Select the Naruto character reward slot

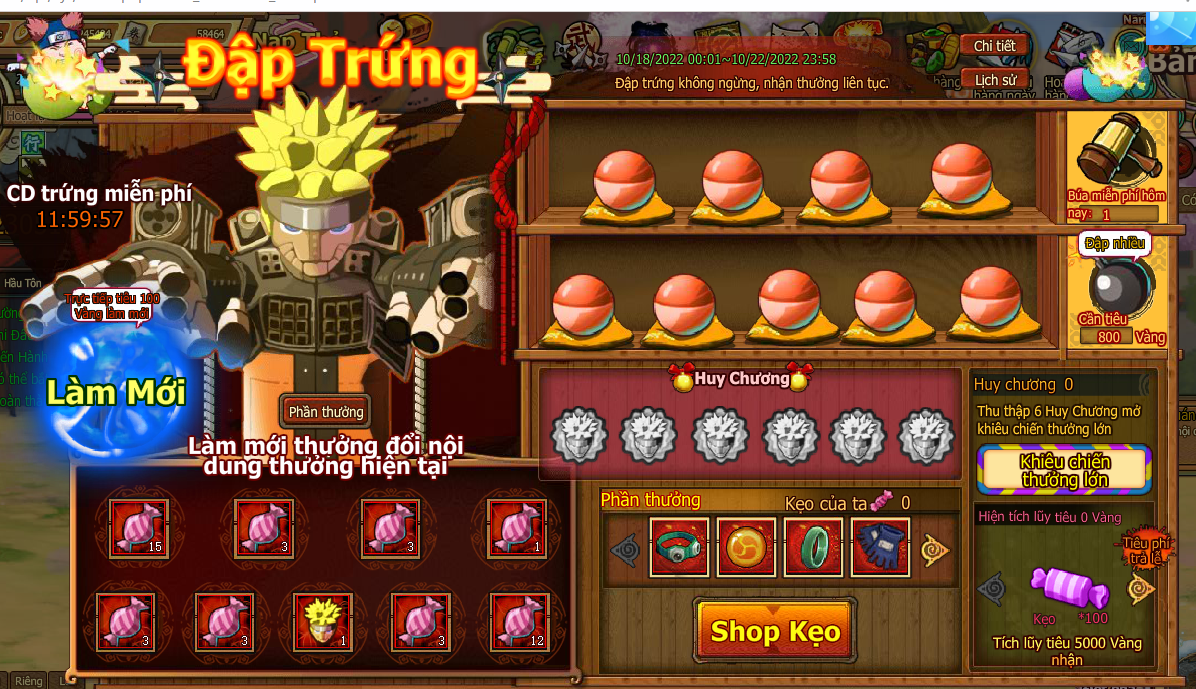[x=322, y=621]
